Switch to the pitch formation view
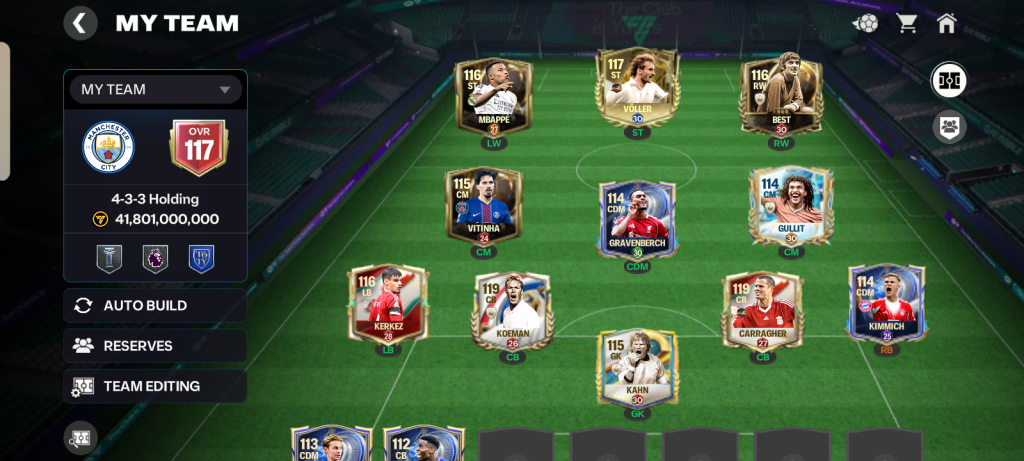Image resolution: width=1024 pixels, height=461 pixels. tap(948, 80)
